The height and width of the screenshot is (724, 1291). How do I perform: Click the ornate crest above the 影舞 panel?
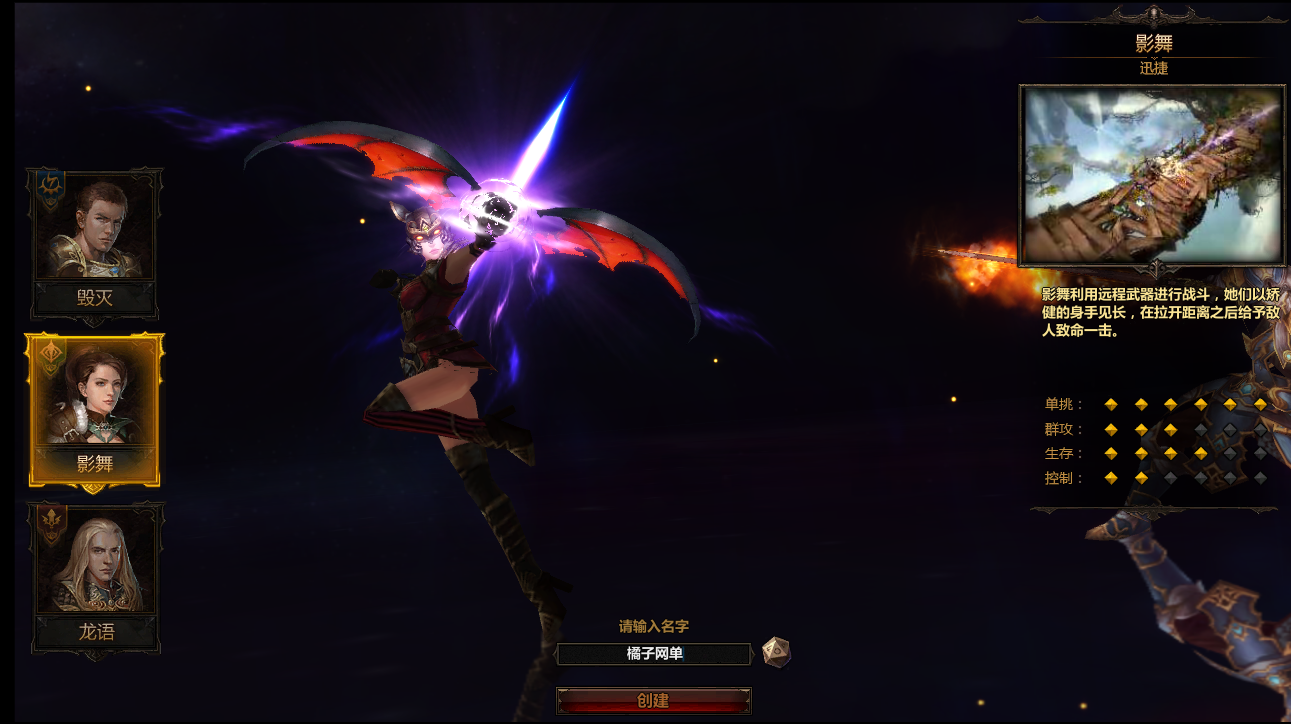[x=1152, y=15]
